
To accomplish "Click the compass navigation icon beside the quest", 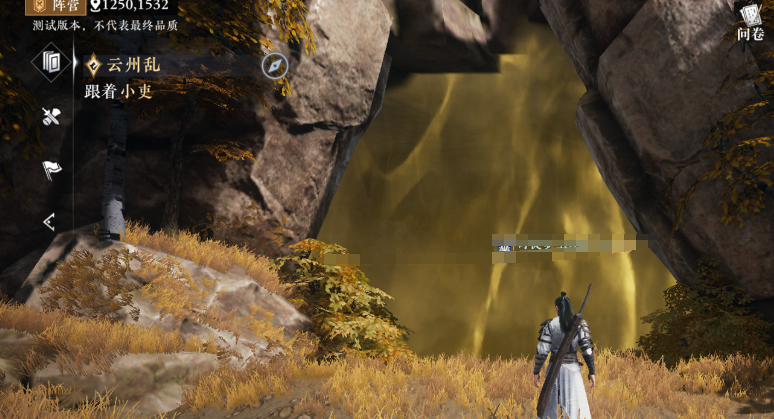I will pyautogui.click(x=275, y=65).
